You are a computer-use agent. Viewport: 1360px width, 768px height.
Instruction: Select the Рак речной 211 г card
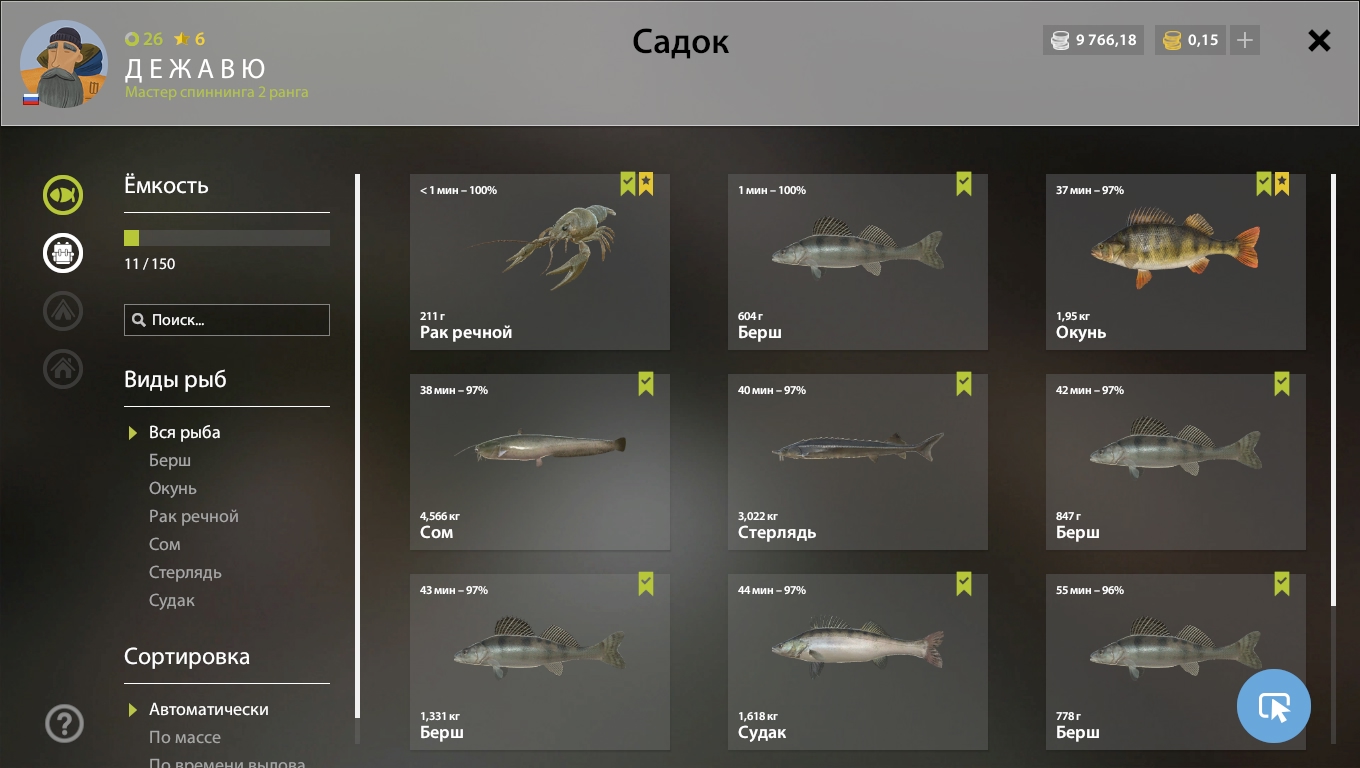click(539, 262)
